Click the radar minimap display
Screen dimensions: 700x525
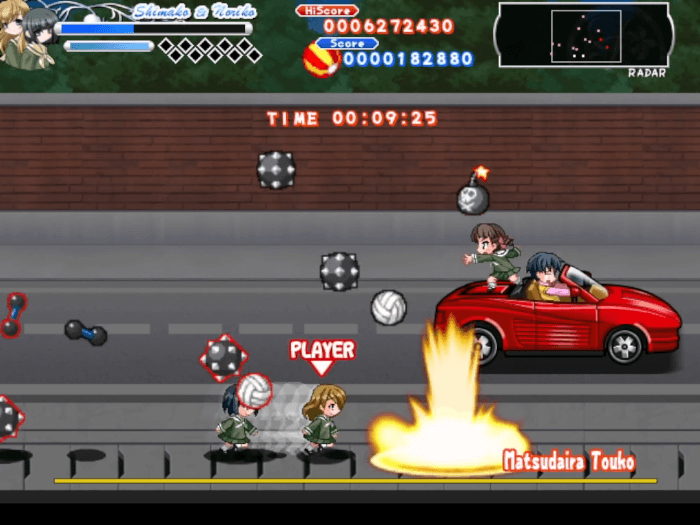pyautogui.click(x=583, y=35)
